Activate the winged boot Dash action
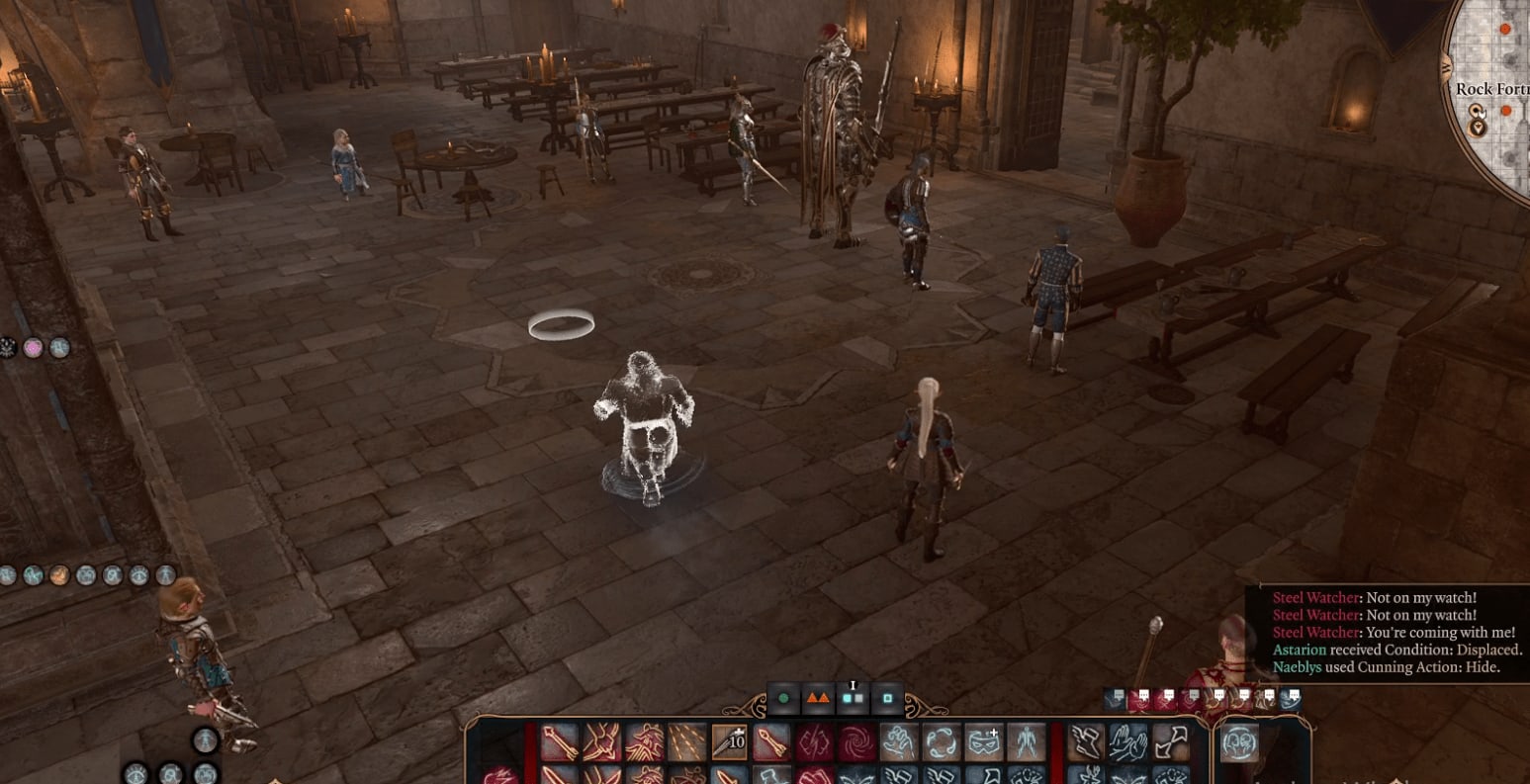1530x784 pixels. pyautogui.click(x=1086, y=741)
